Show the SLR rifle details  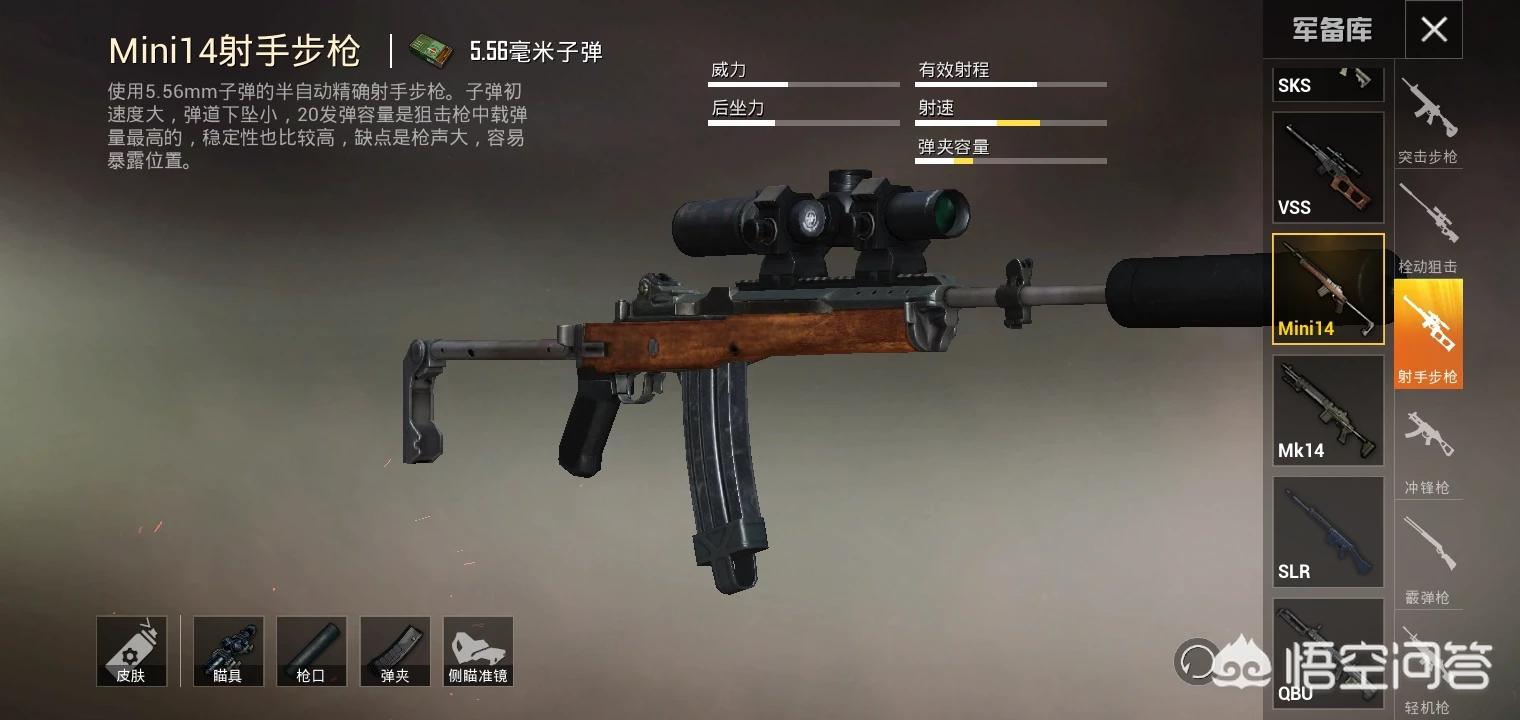1327,531
